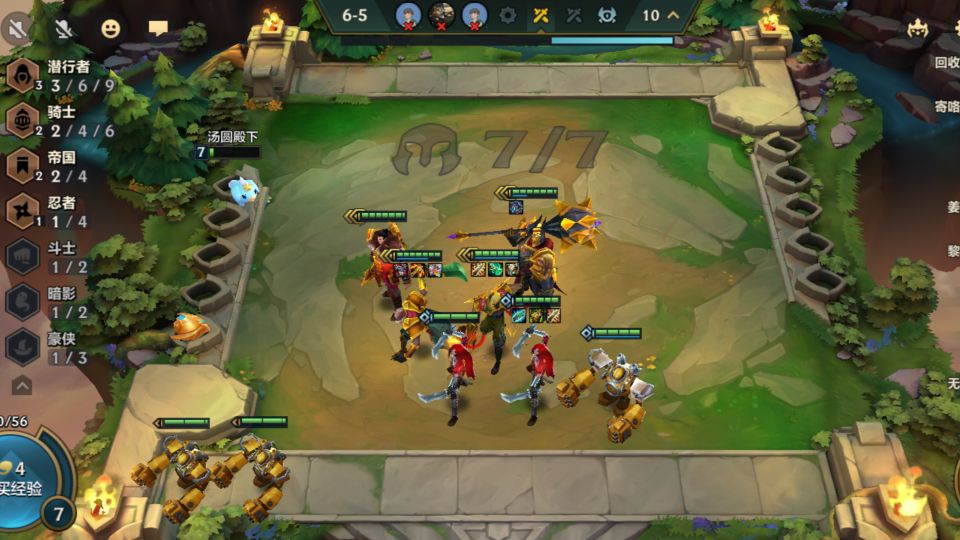Open the emote smiley menu

[x=111, y=28]
